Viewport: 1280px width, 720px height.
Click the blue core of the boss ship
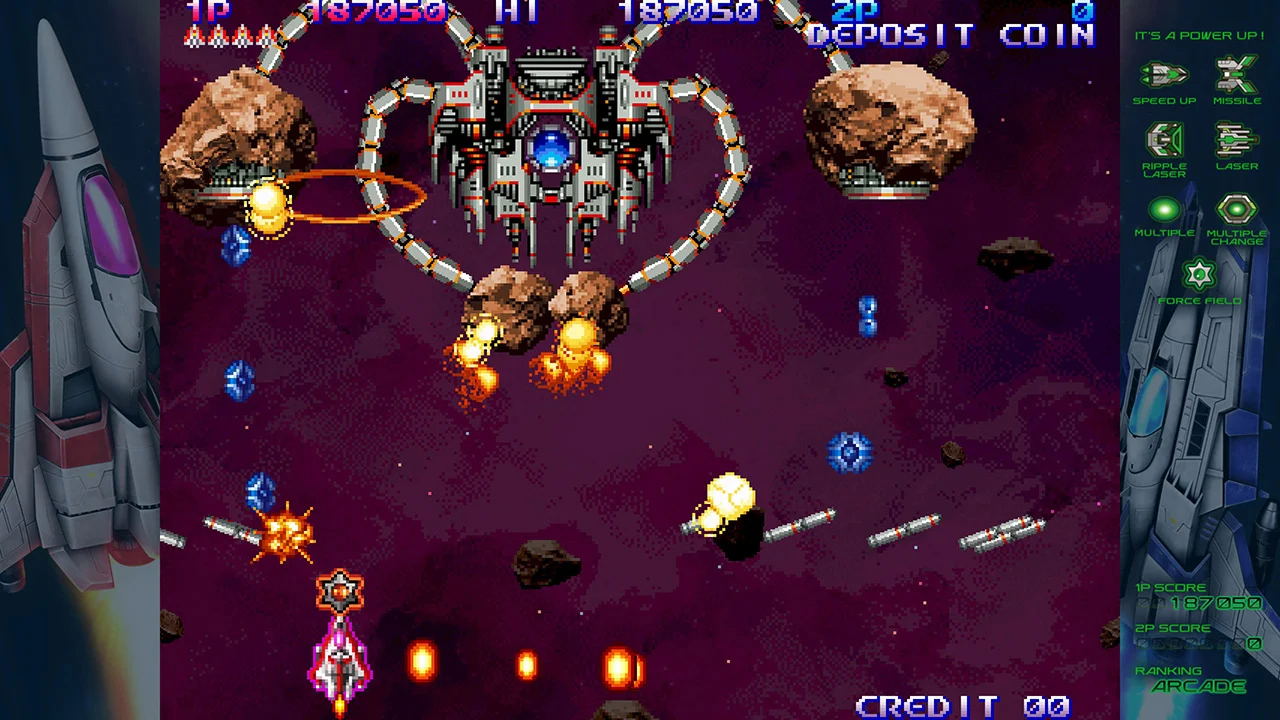553,150
